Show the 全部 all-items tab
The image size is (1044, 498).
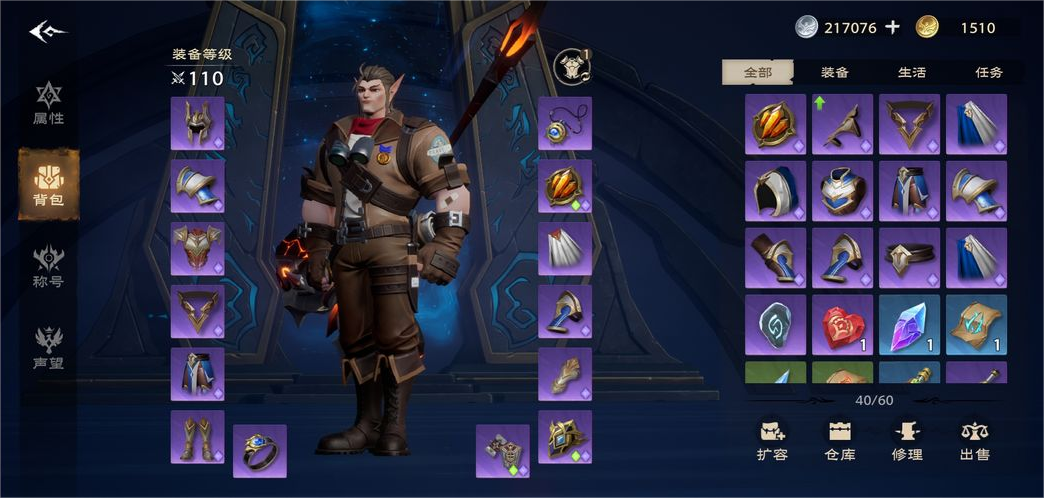click(x=758, y=72)
